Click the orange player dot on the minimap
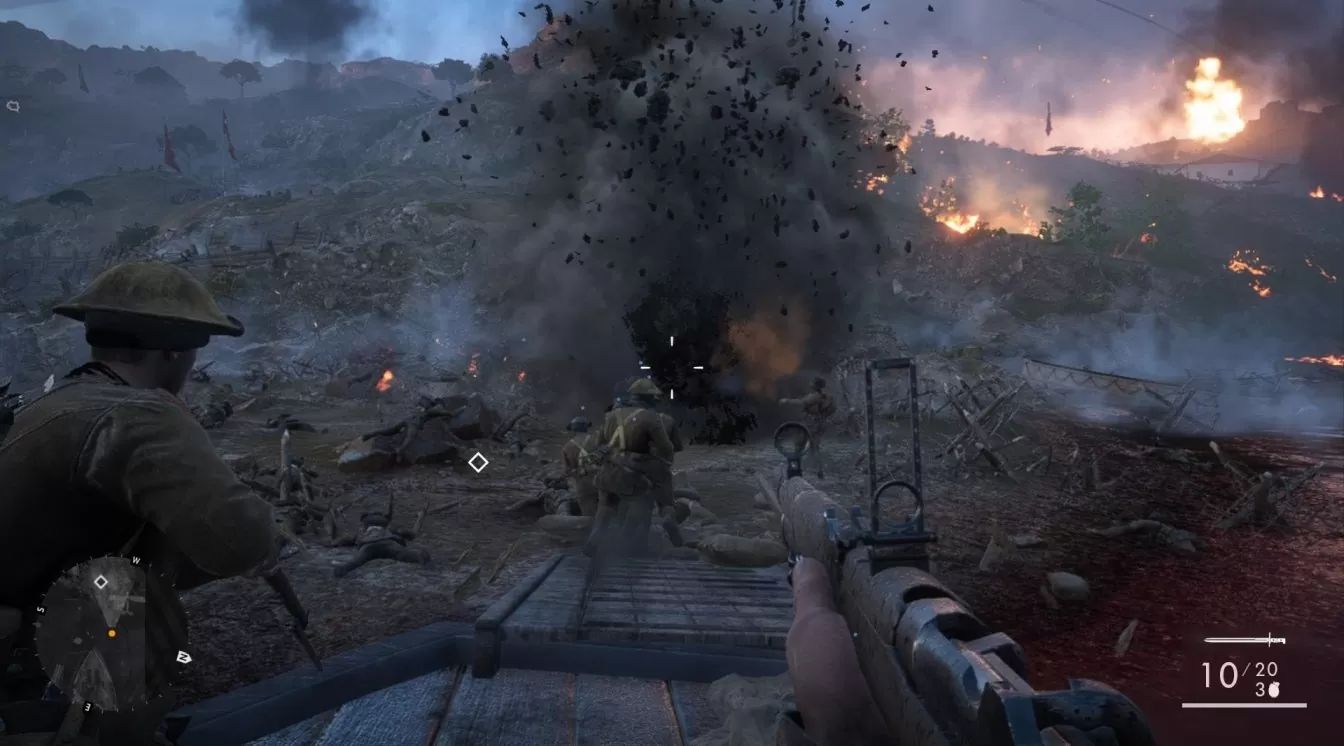Screen dimensions: 1344x746 (x=112, y=633)
